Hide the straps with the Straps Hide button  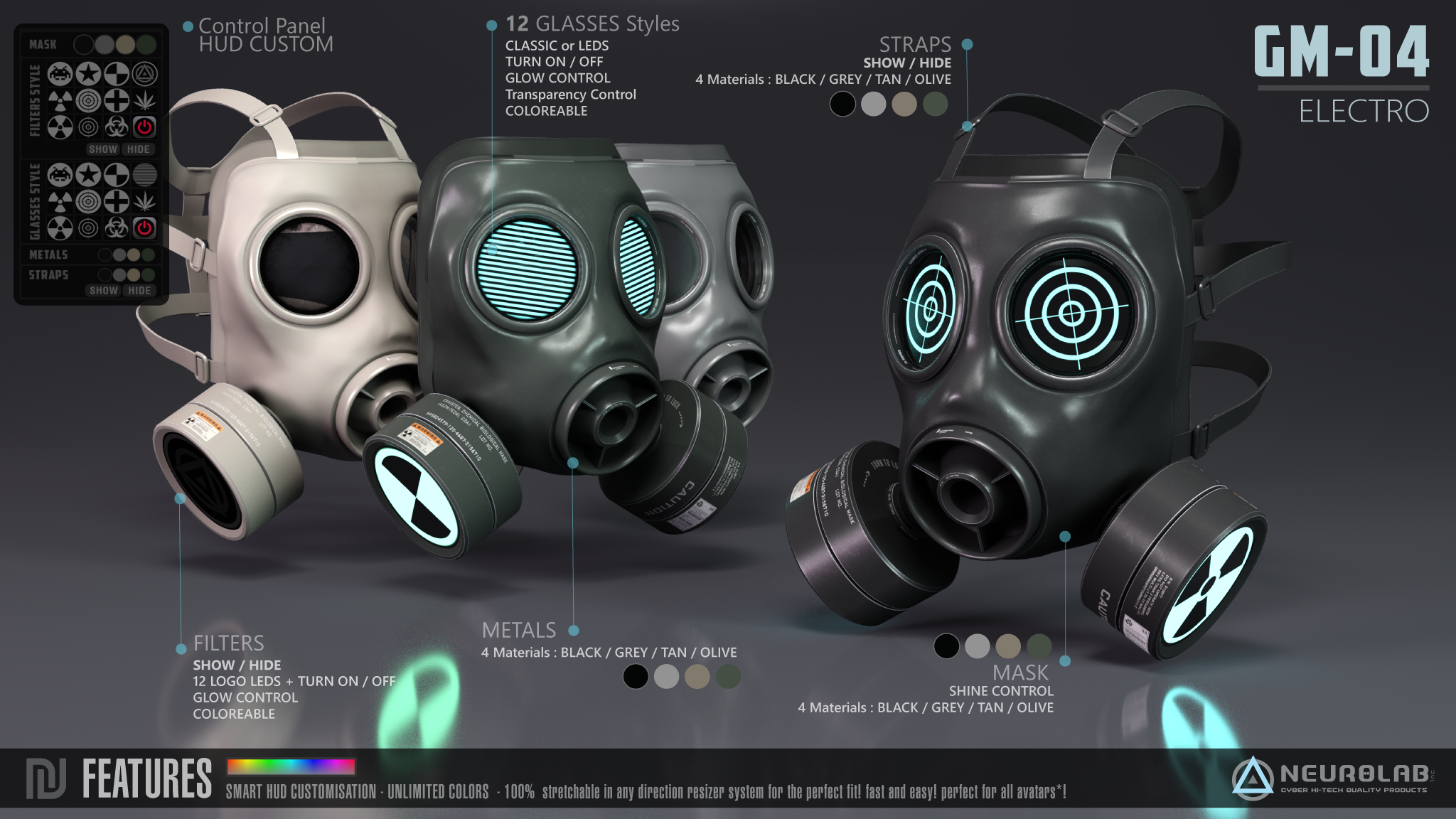tap(139, 290)
